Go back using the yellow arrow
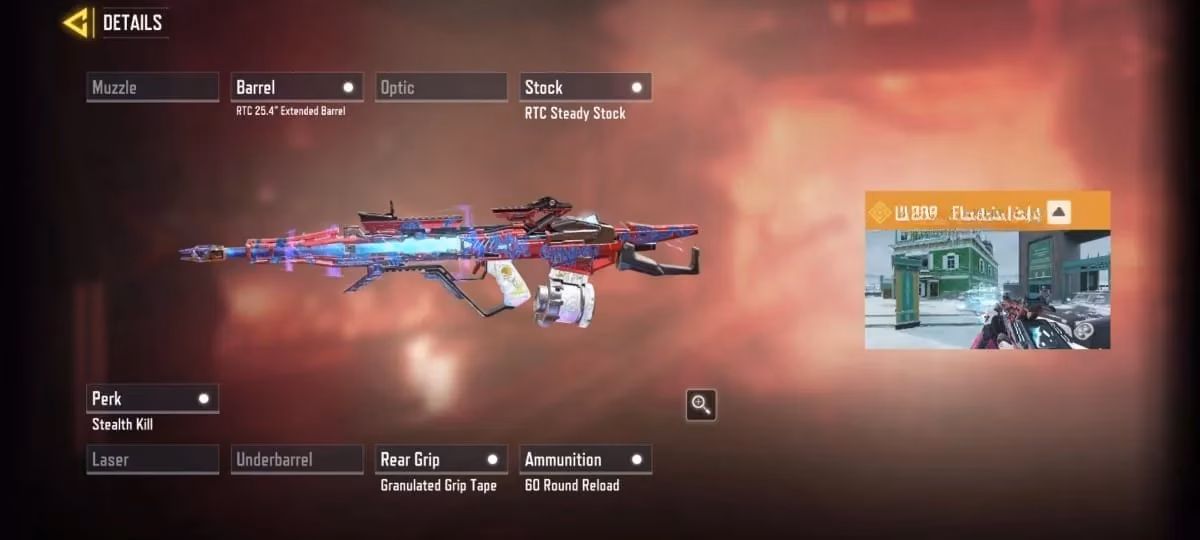Image resolution: width=1200 pixels, height=540 pixels. 75,22
